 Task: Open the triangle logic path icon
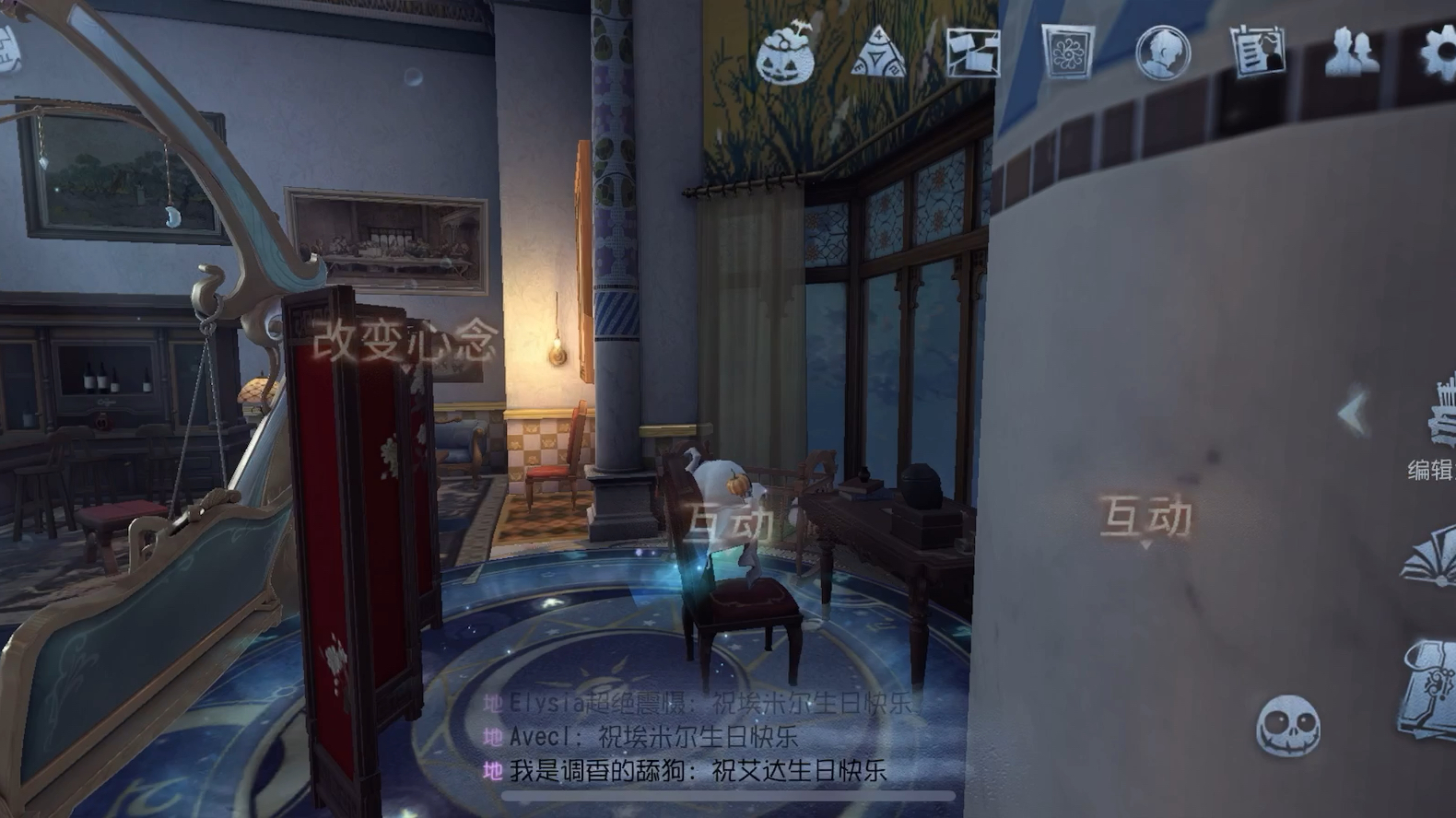tap(879, 53)
